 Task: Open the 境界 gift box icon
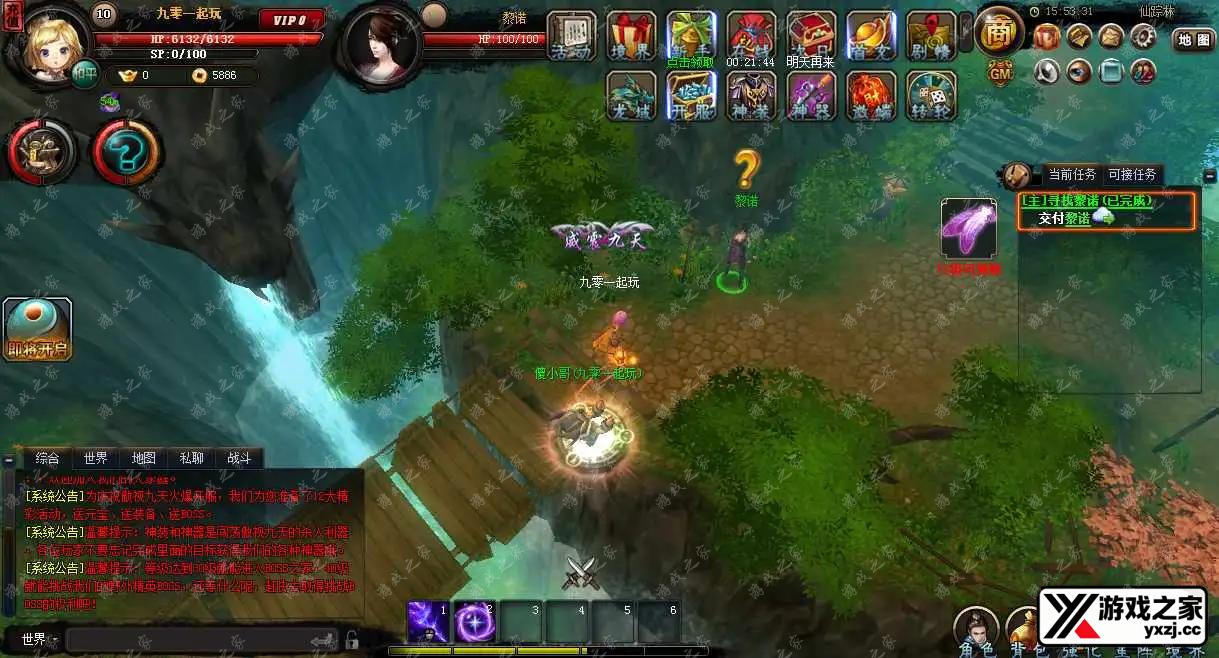coord(632,36)
